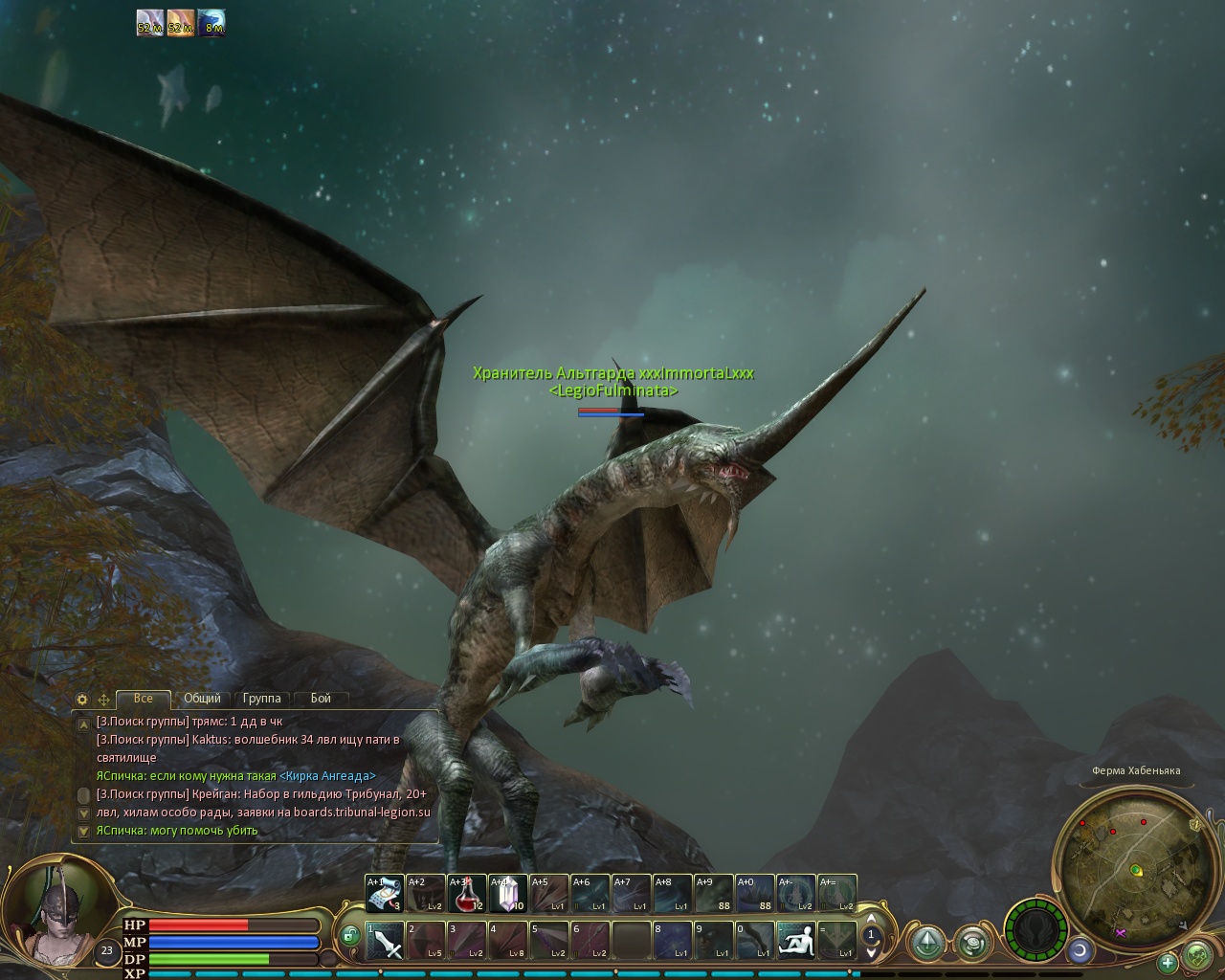
Task: Use the scroll item in hotbar
Action: click(384, 894)
